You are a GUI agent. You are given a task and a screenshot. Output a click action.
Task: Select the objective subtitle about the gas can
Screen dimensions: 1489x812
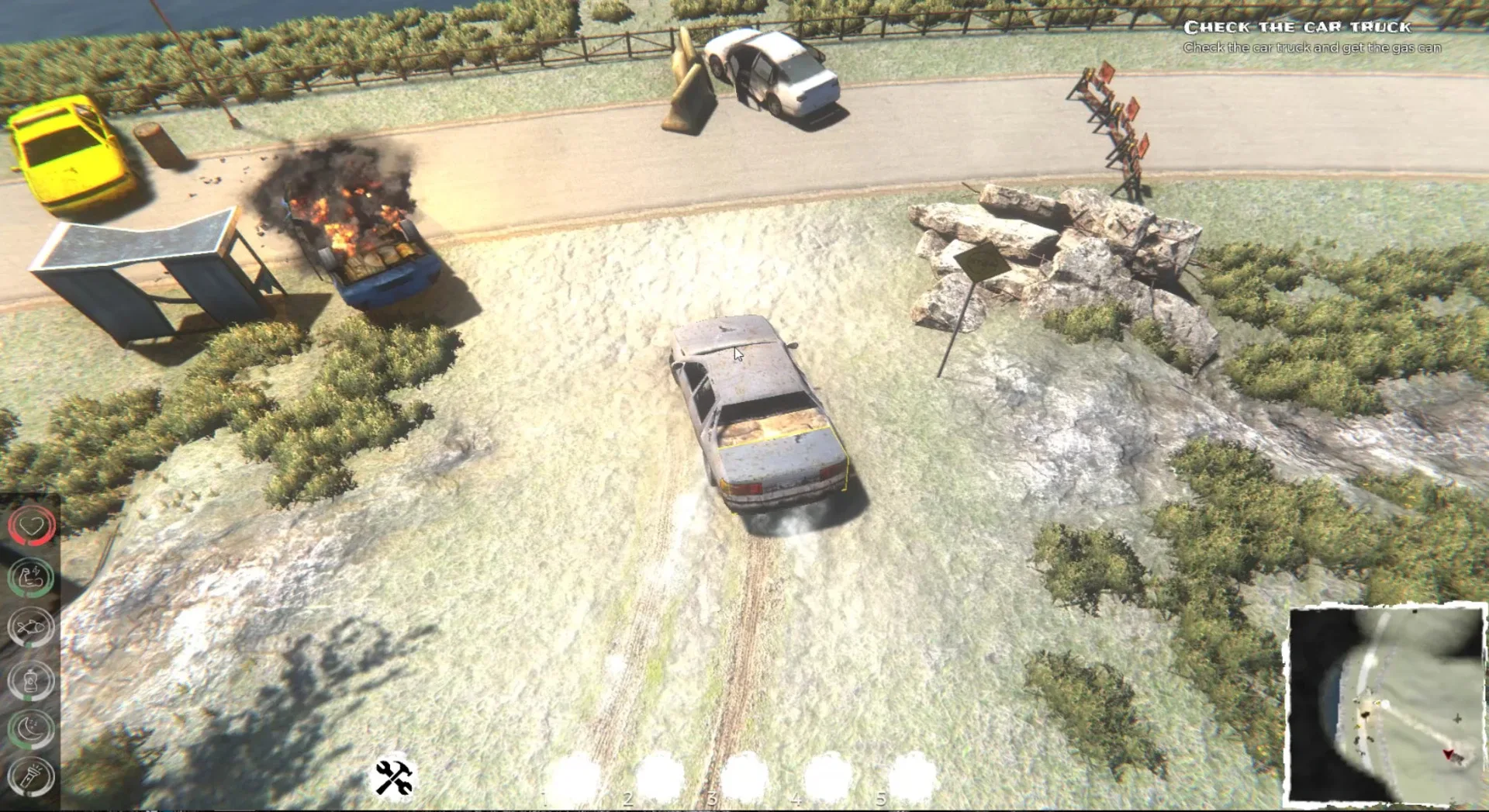pos(1312,47)
